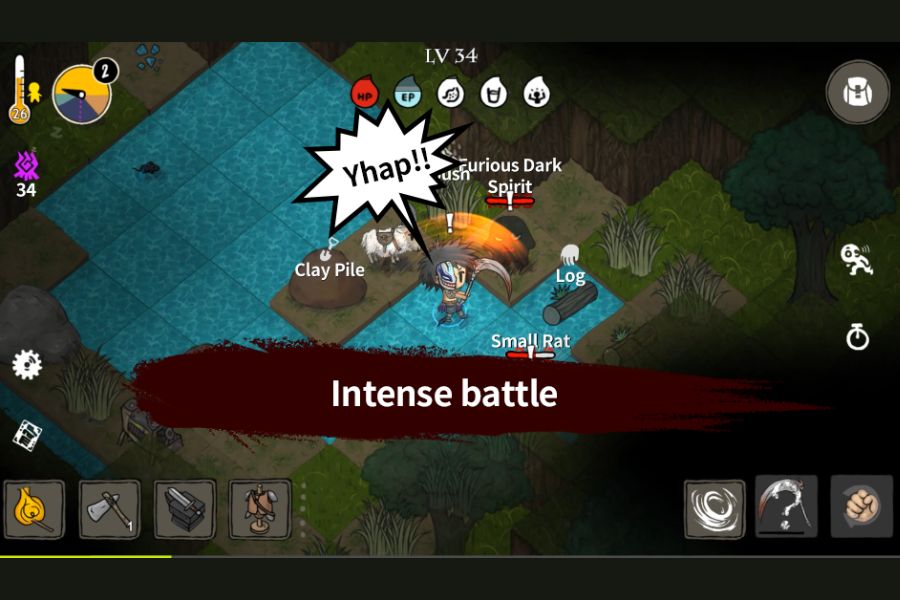Open the anvil crafting slot
Screen dimensions: 900x600
[184, 509]
